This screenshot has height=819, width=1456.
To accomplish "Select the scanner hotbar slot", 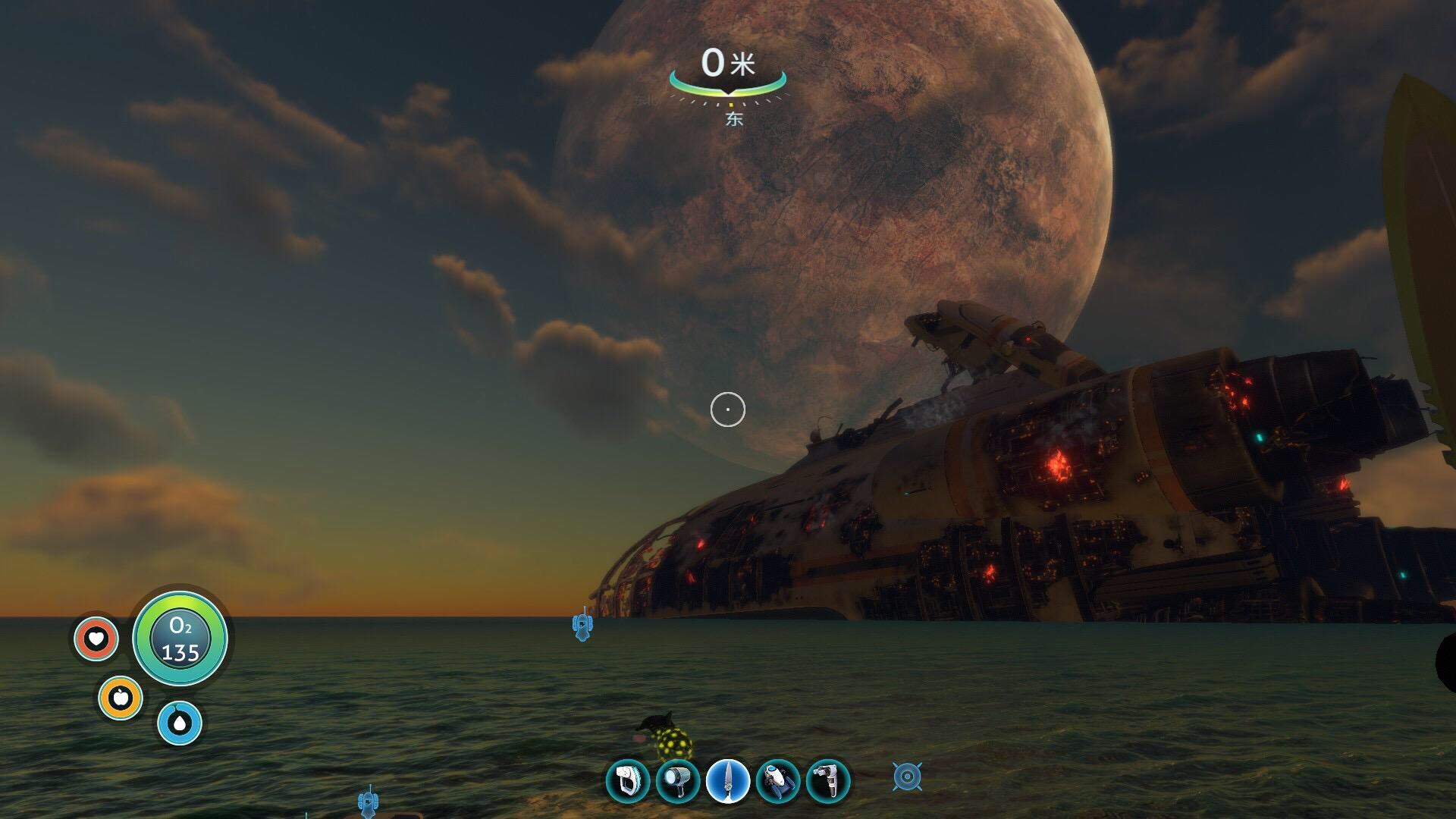I will [628, 781].
